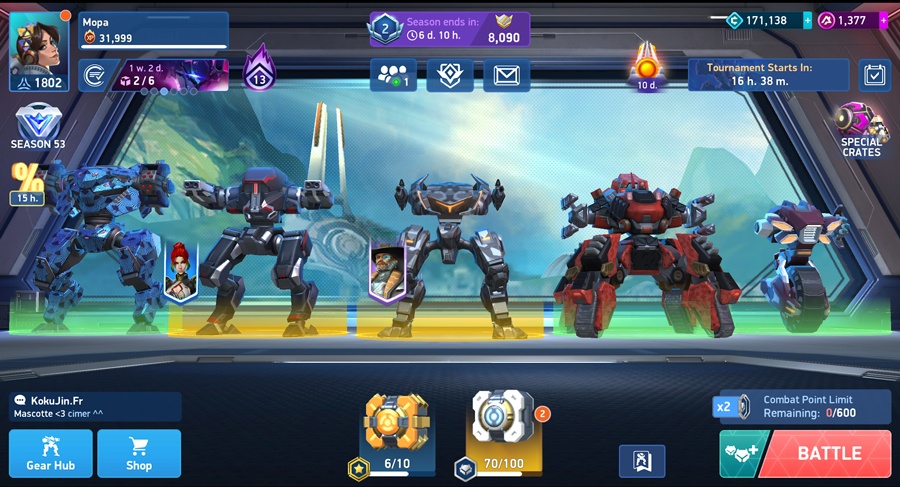Open the Gear Hub

point(51,453)
